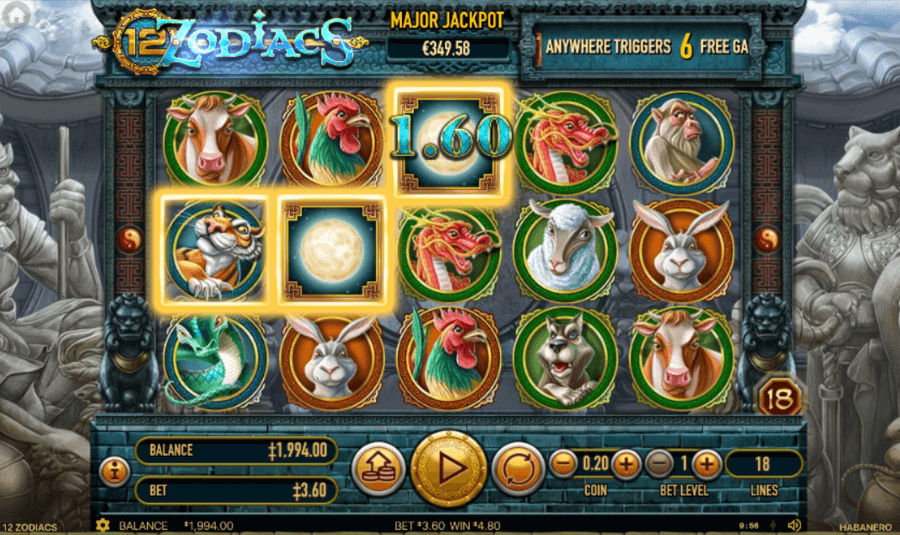Toggle sound with the speaker icon
Viewport: 900px width, 535px height.
pyautogui.click(x=794, y=525)
